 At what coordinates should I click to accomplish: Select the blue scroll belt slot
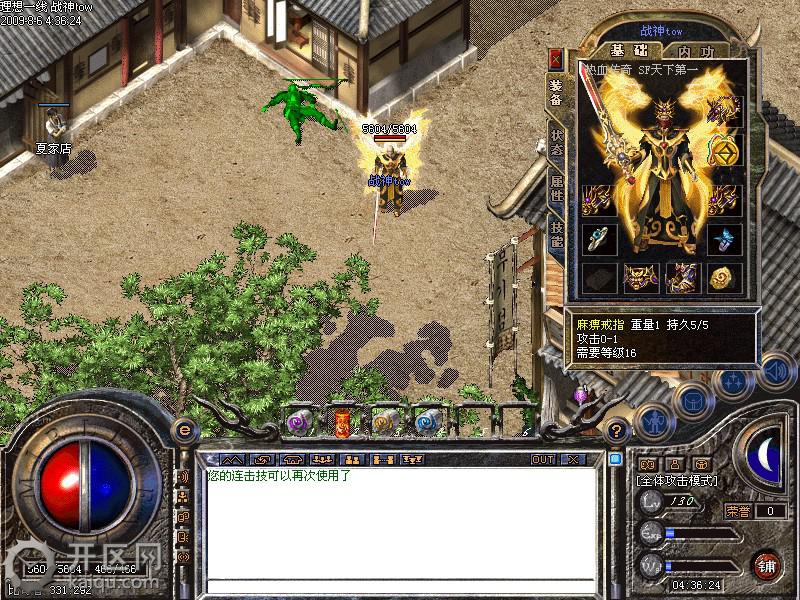pyautogui.click(x=427, y=423)
